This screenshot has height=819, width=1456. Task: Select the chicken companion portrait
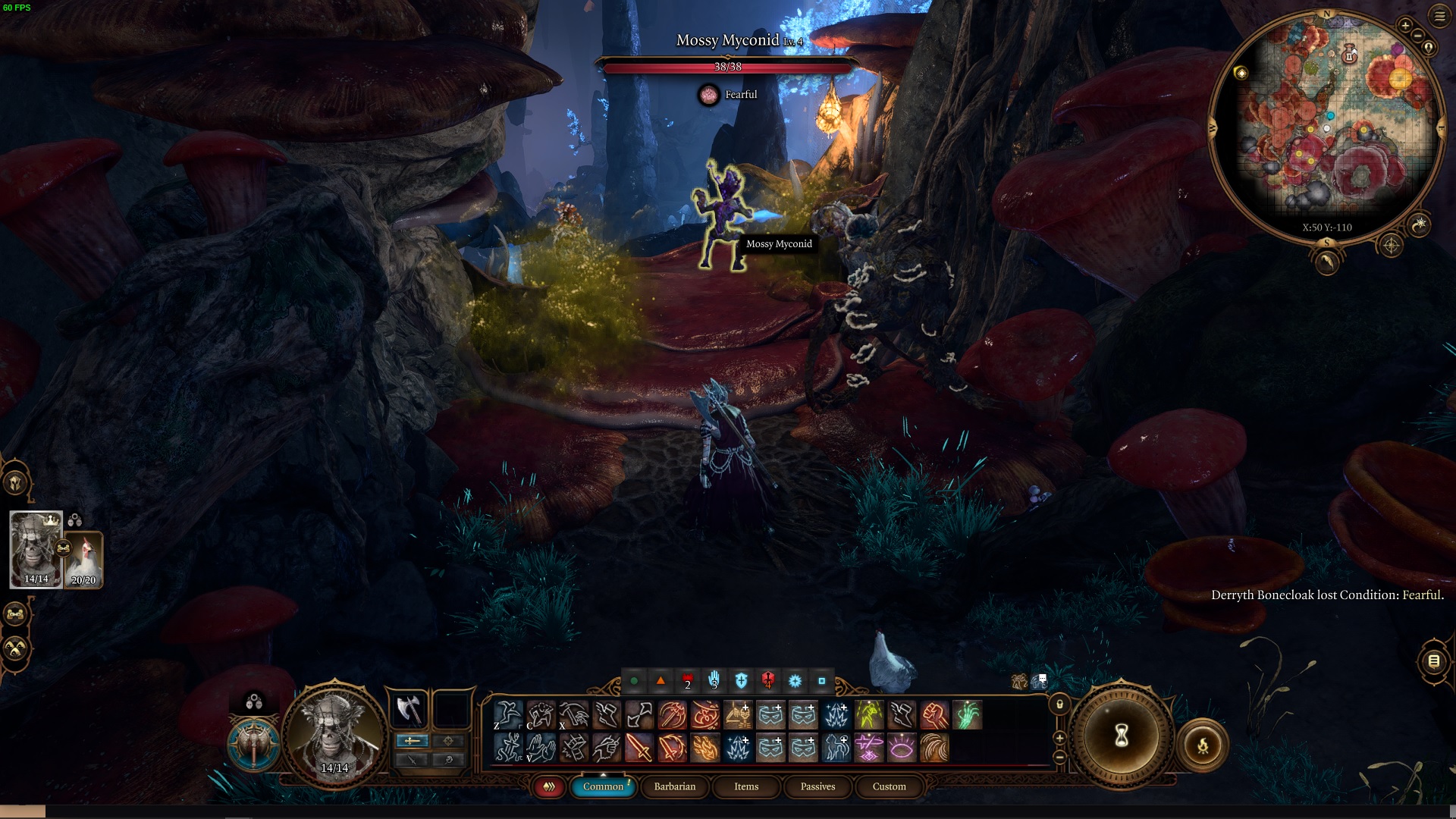click(83, 560)
